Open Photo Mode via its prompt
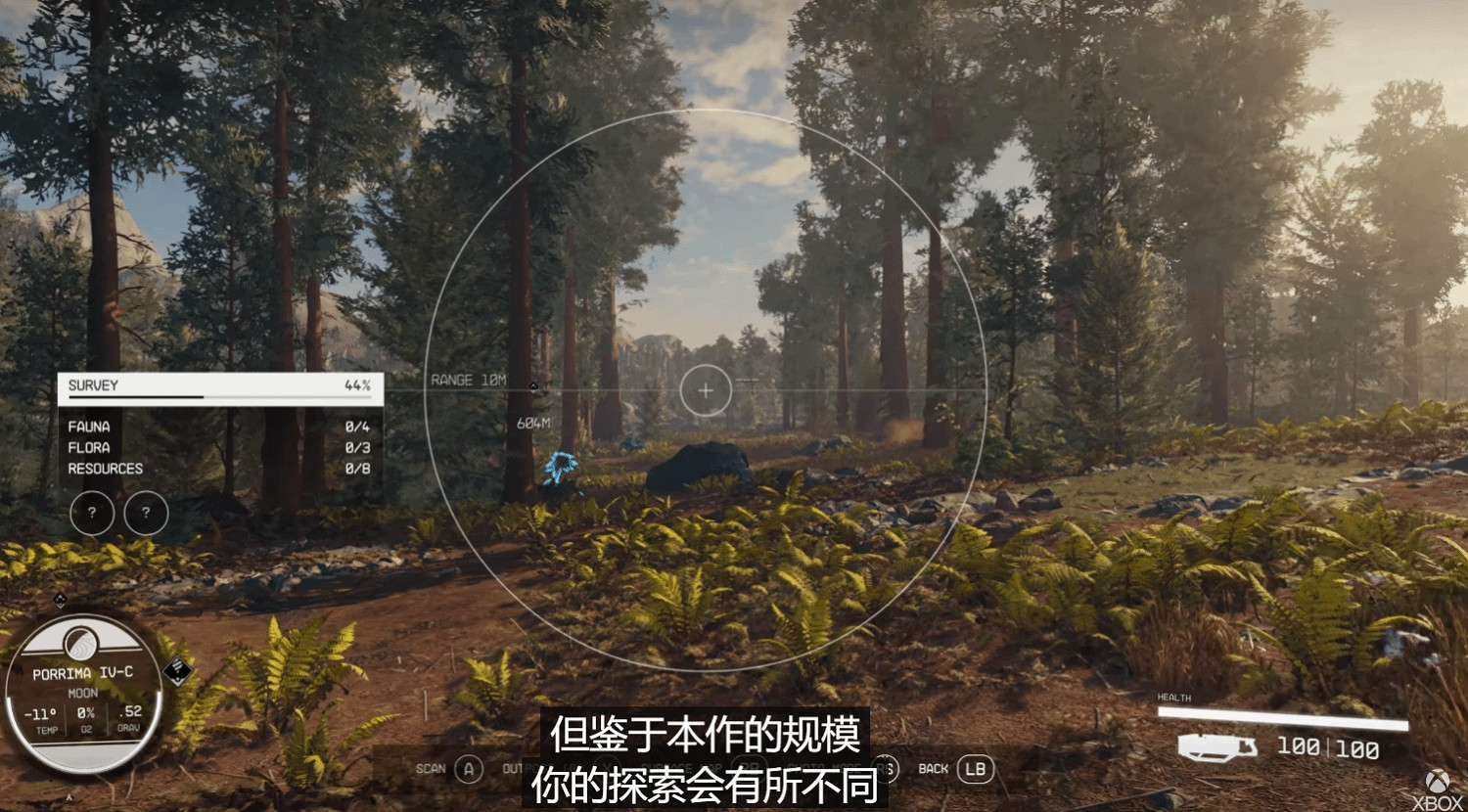 pyautogui.click(x=832, y=769)
